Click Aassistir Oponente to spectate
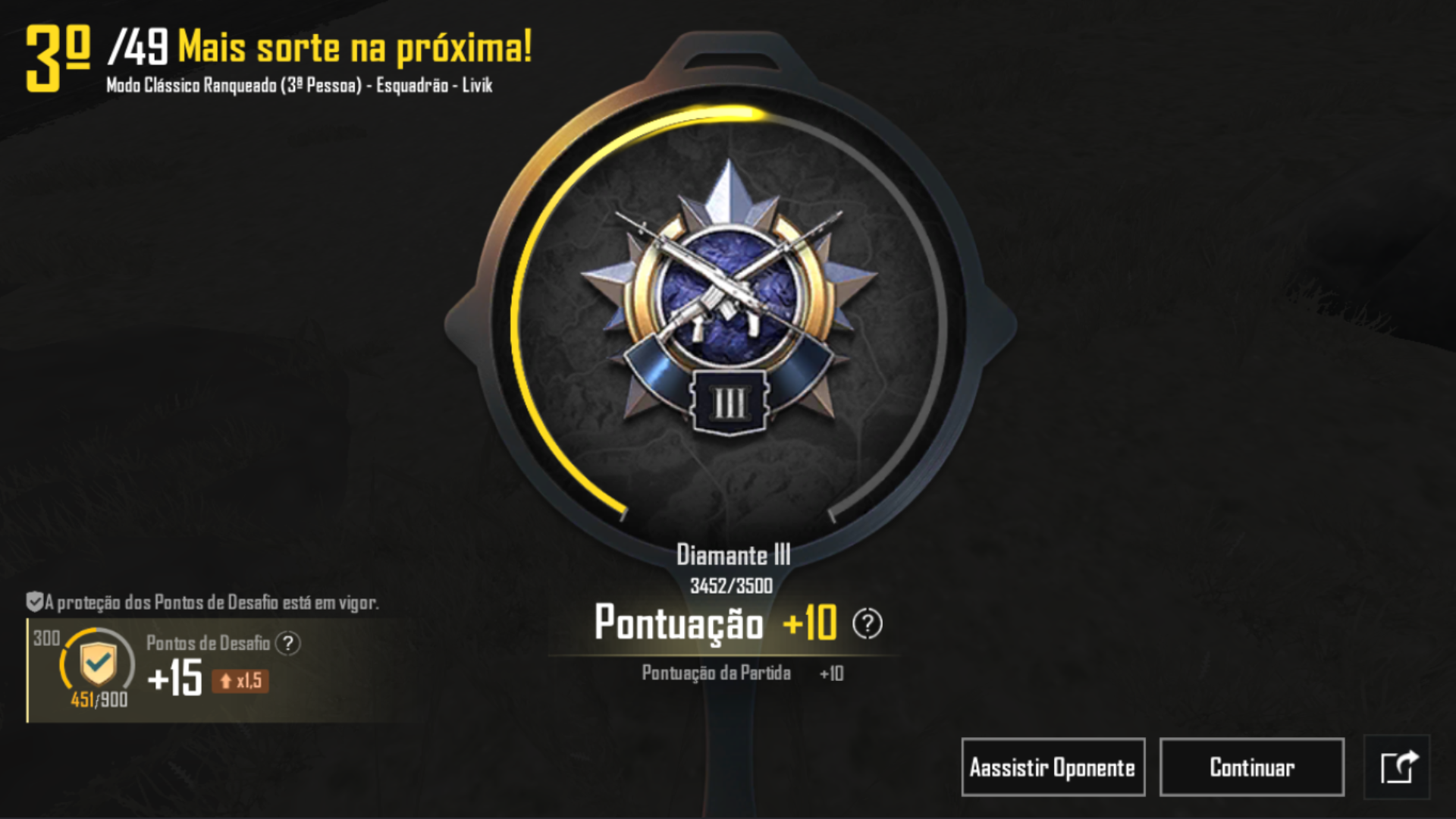The height and width of the screenshot is (819, 1456). coord(1053,767)
